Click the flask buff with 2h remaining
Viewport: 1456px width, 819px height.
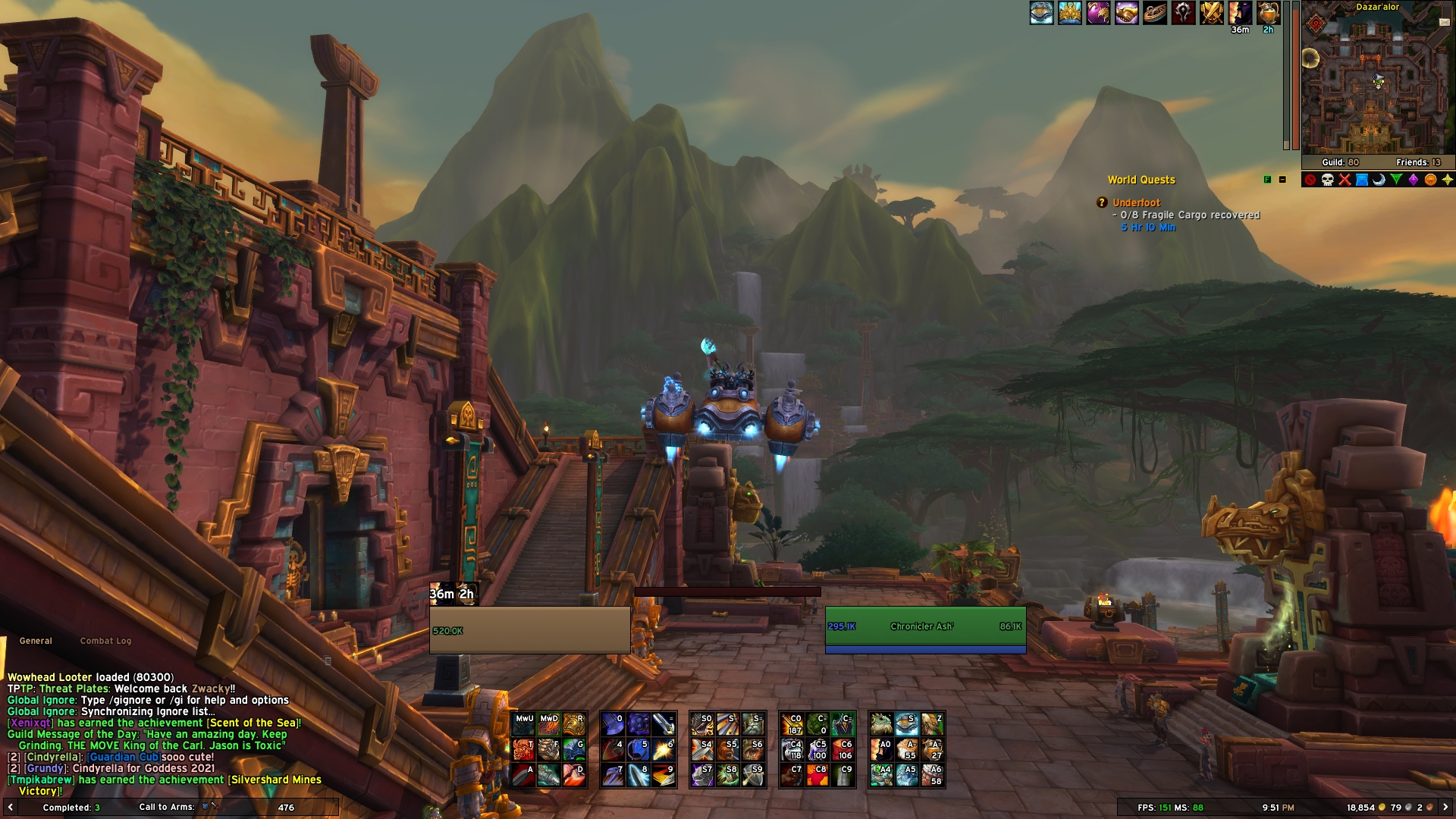tap(1268, 13)
